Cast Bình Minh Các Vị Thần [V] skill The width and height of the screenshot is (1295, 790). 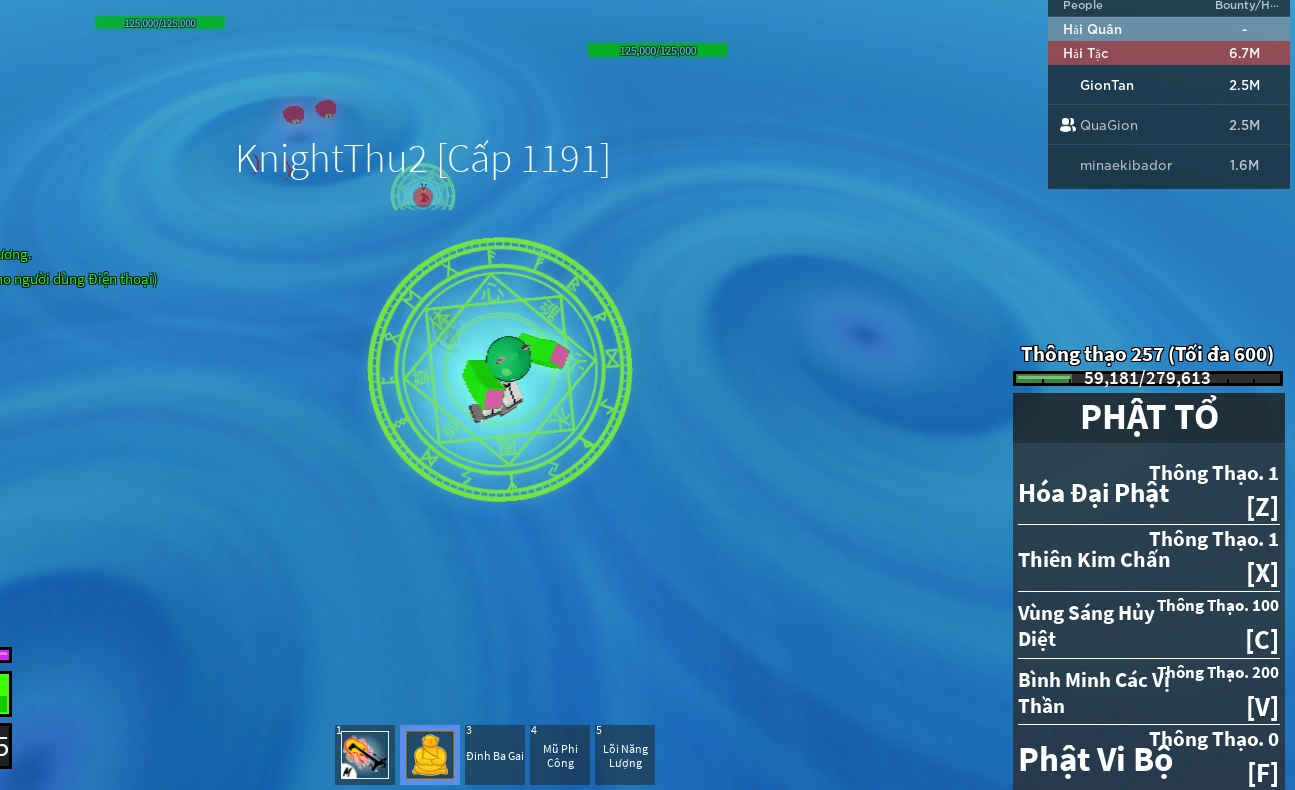(1148, 691)
